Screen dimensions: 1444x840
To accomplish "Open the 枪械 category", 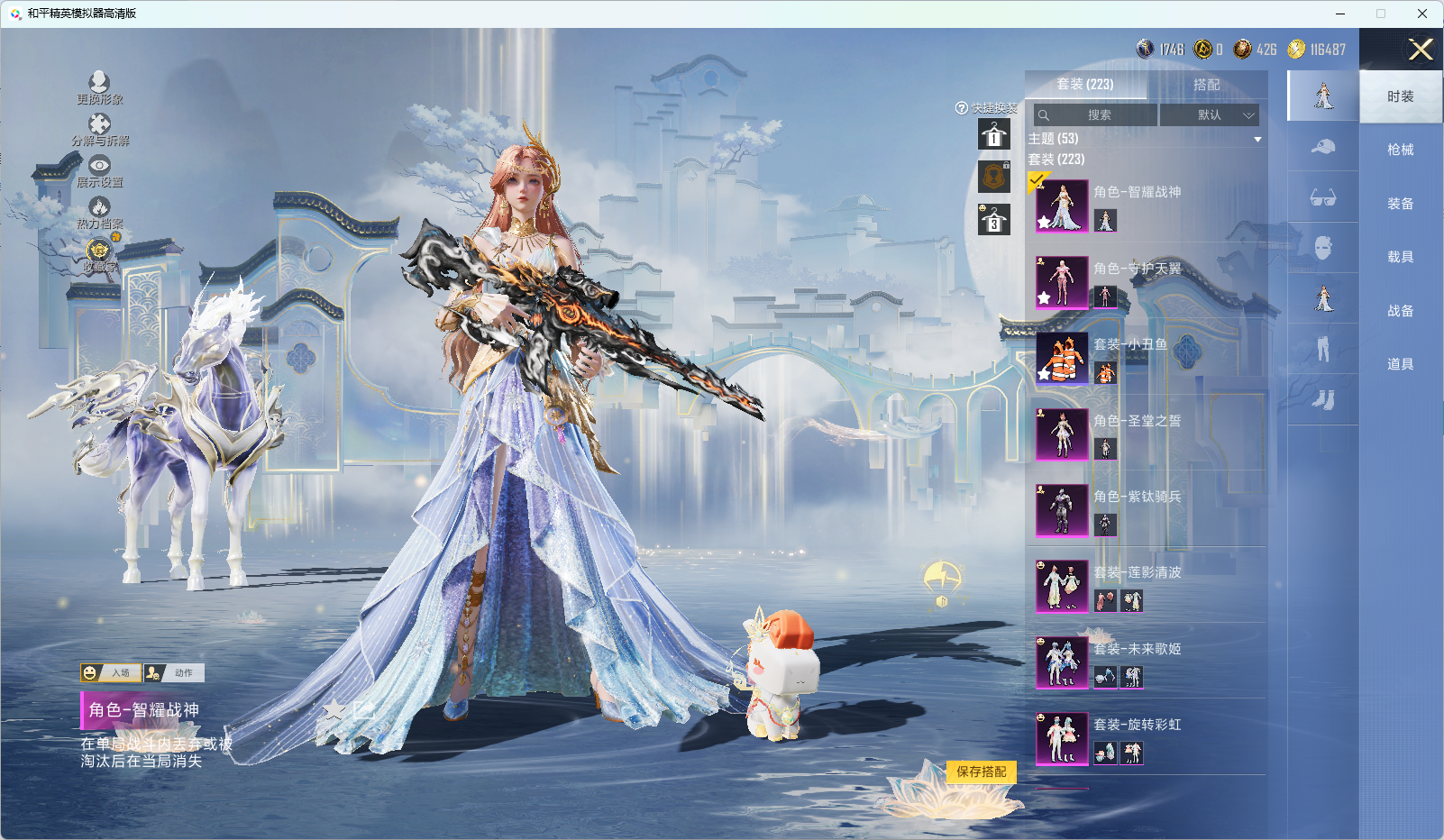I will tap(1400, 150).
